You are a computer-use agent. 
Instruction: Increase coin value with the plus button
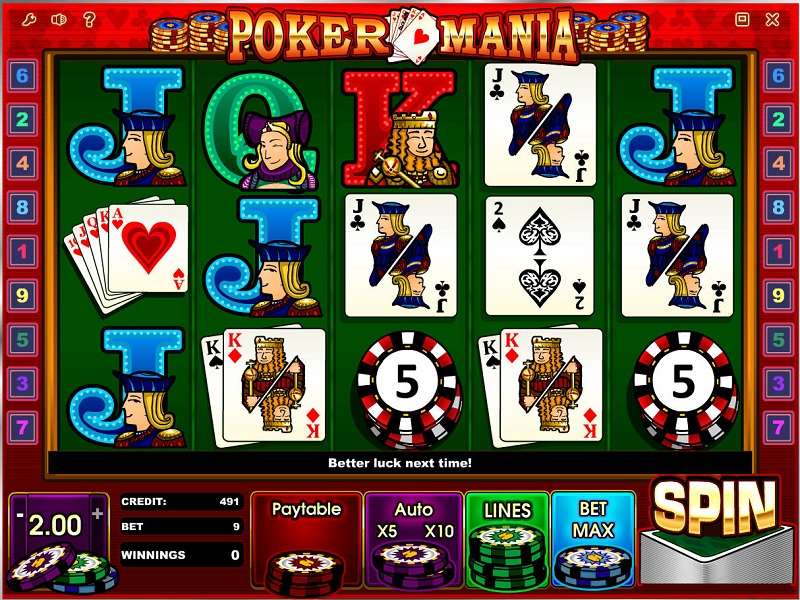pos(97,514)
